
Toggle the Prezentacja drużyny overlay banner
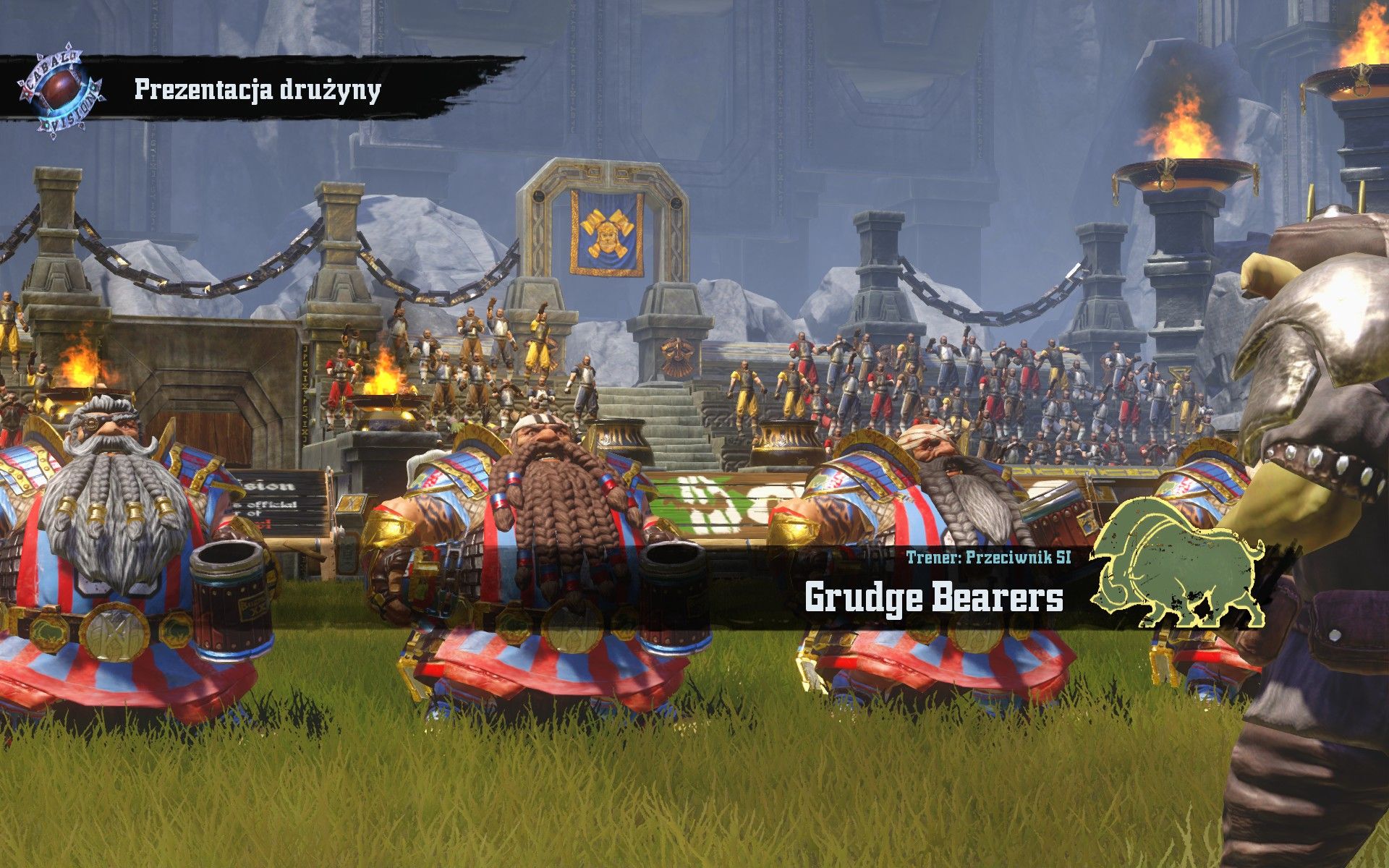click(x=257, y=90)
